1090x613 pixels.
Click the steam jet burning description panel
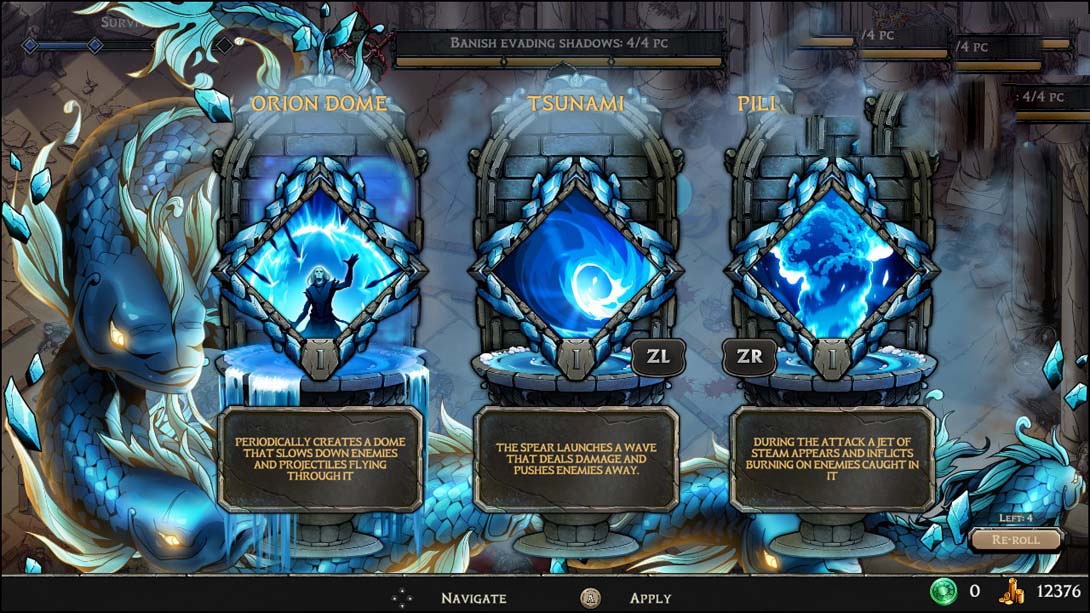(x=832, y=459)
